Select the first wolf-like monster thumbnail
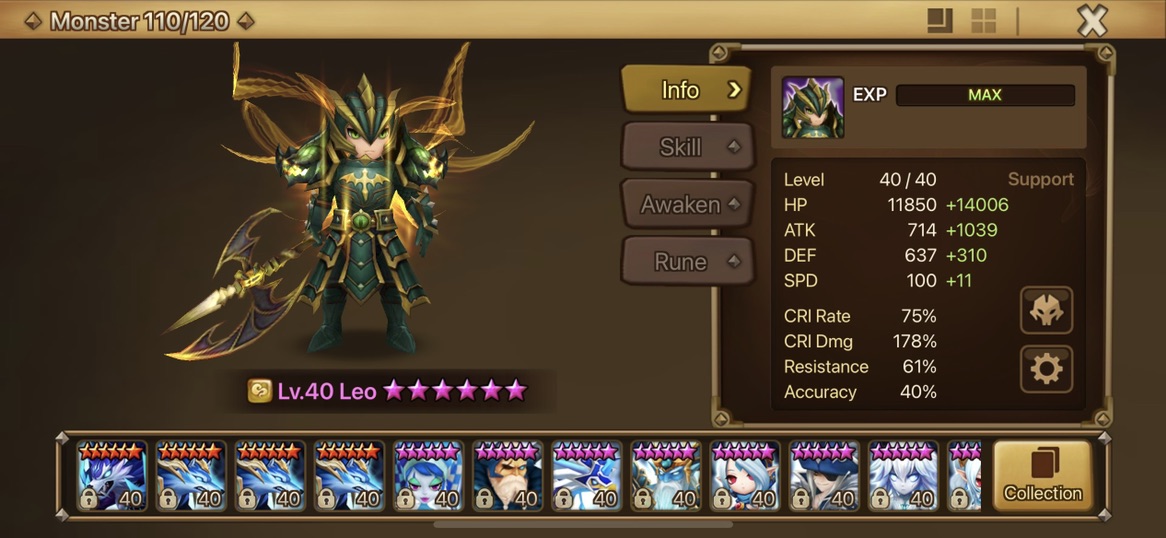This screenshot has width=1166, height=538. tap(112, 475)
